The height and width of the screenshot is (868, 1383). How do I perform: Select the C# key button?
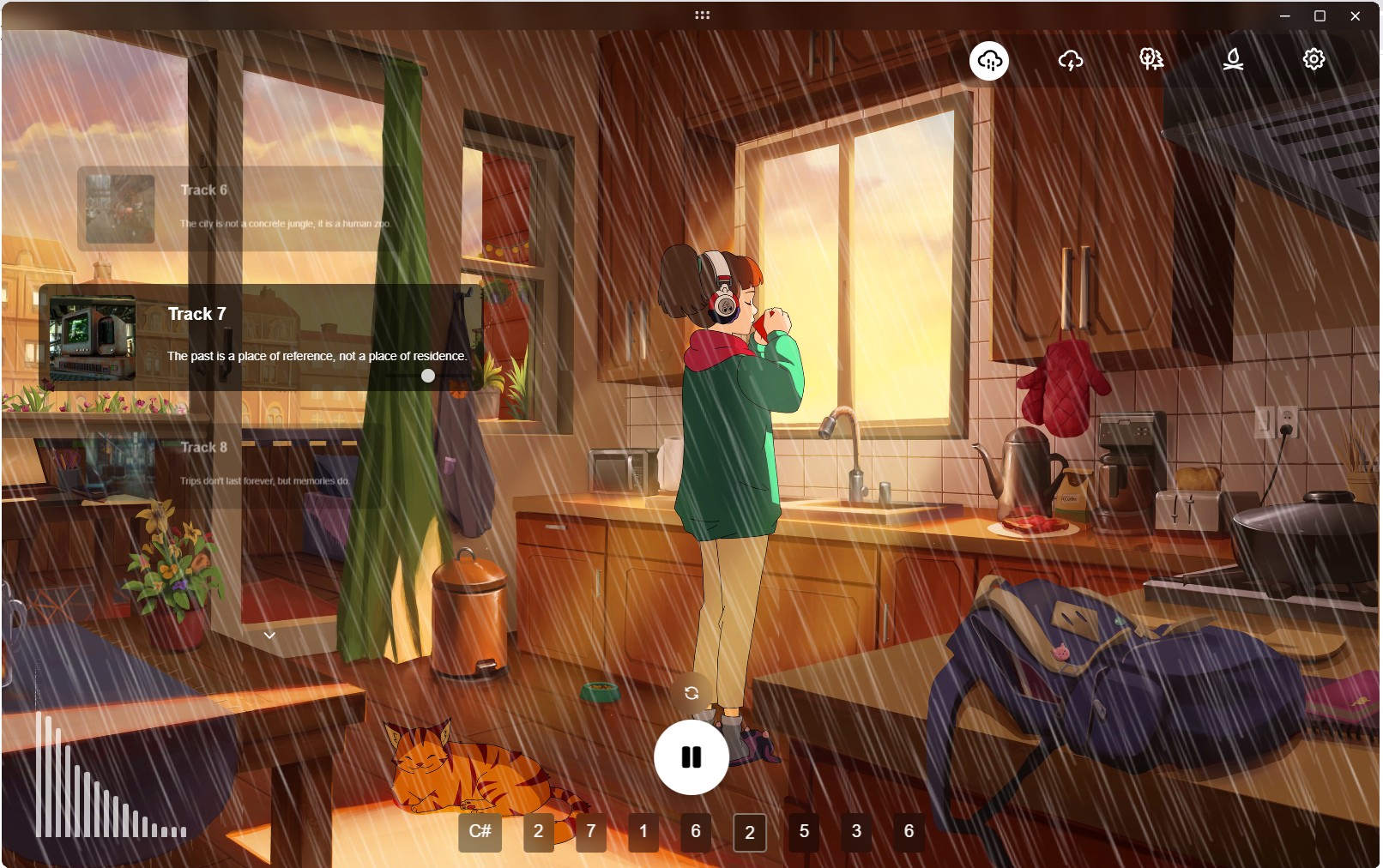(x=480, y=832)
